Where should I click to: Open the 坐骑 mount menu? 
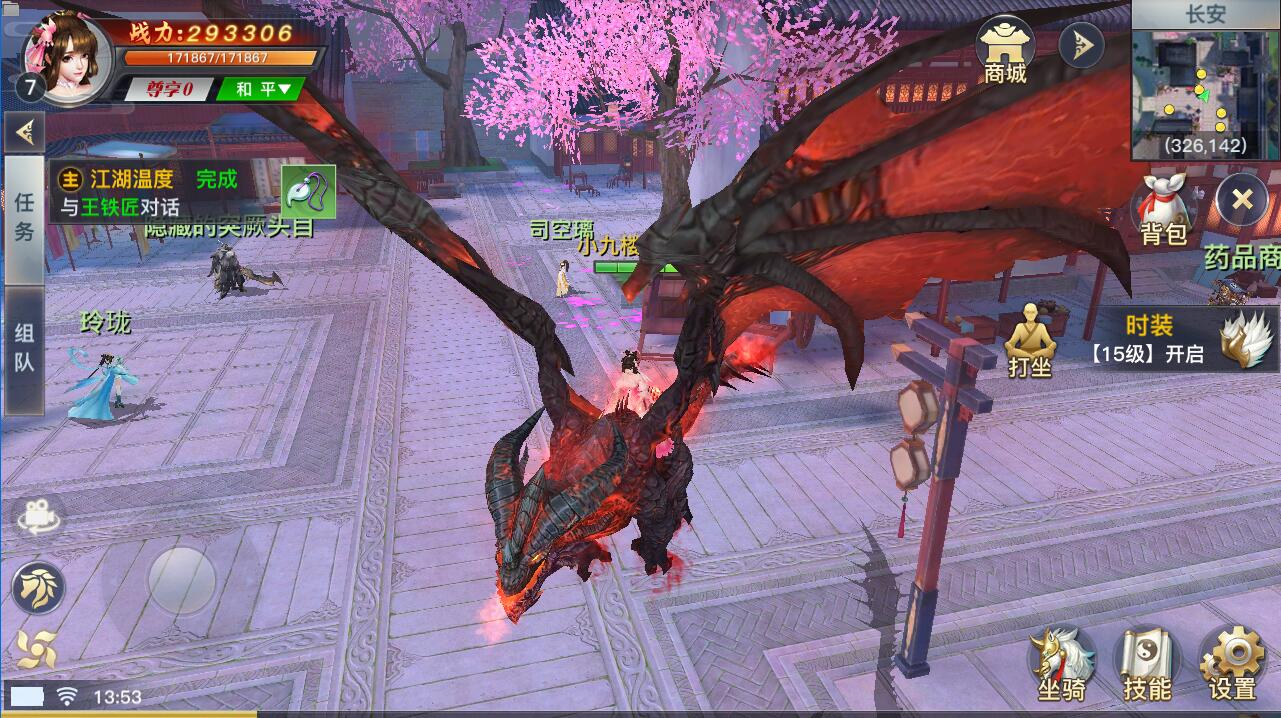pos(1062,663)
